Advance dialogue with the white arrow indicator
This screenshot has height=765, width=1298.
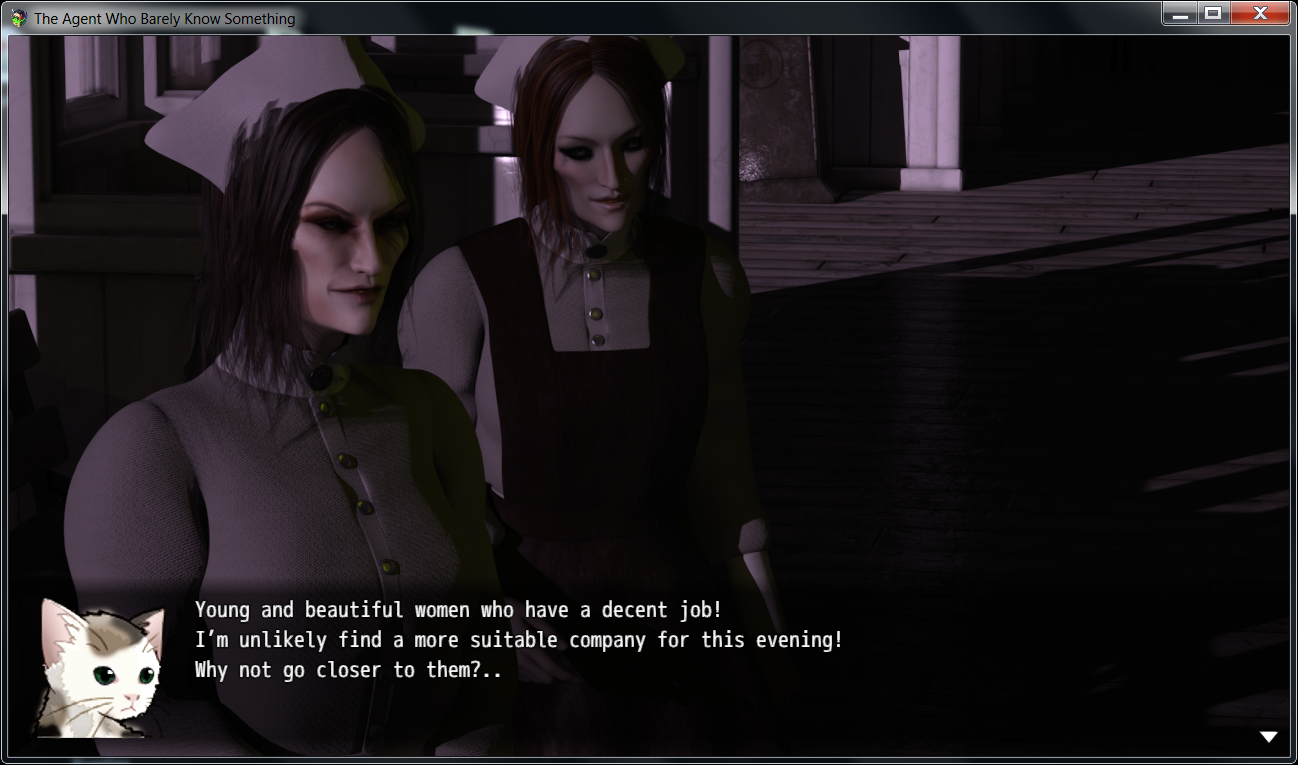pyautogui.click(x=1268, y=737)
